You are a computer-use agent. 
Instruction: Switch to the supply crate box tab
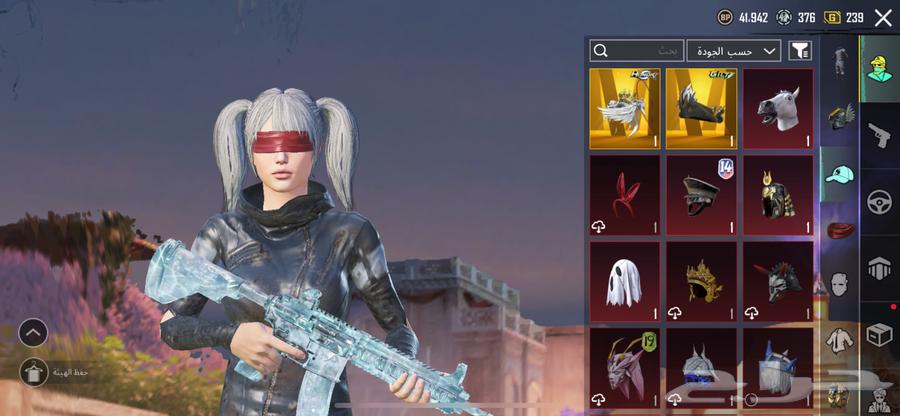[x=880, y=334]
